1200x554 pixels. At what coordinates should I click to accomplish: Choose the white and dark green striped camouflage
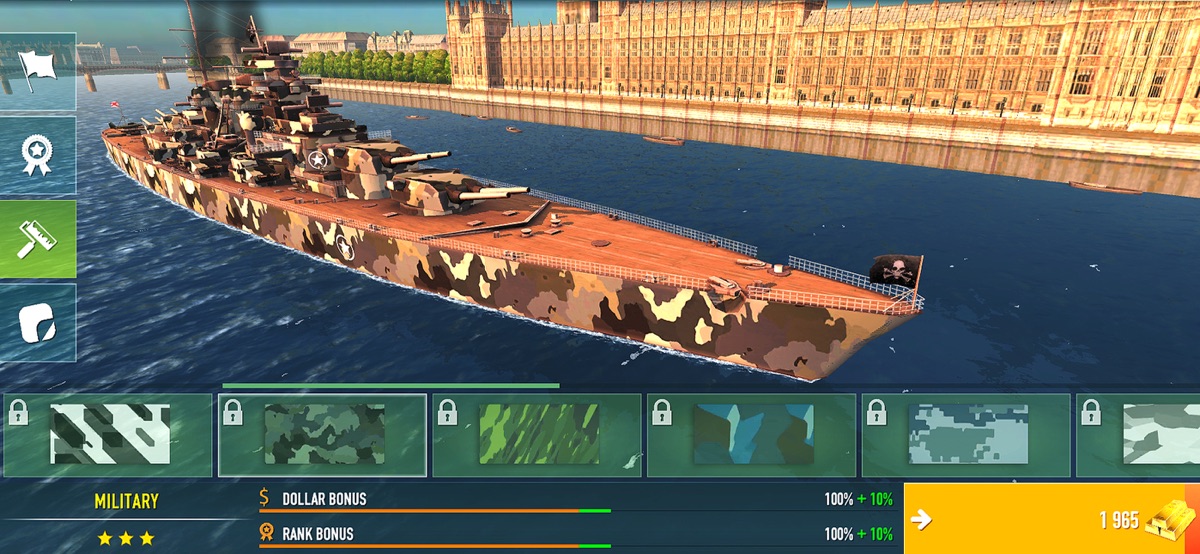[108, 435]
